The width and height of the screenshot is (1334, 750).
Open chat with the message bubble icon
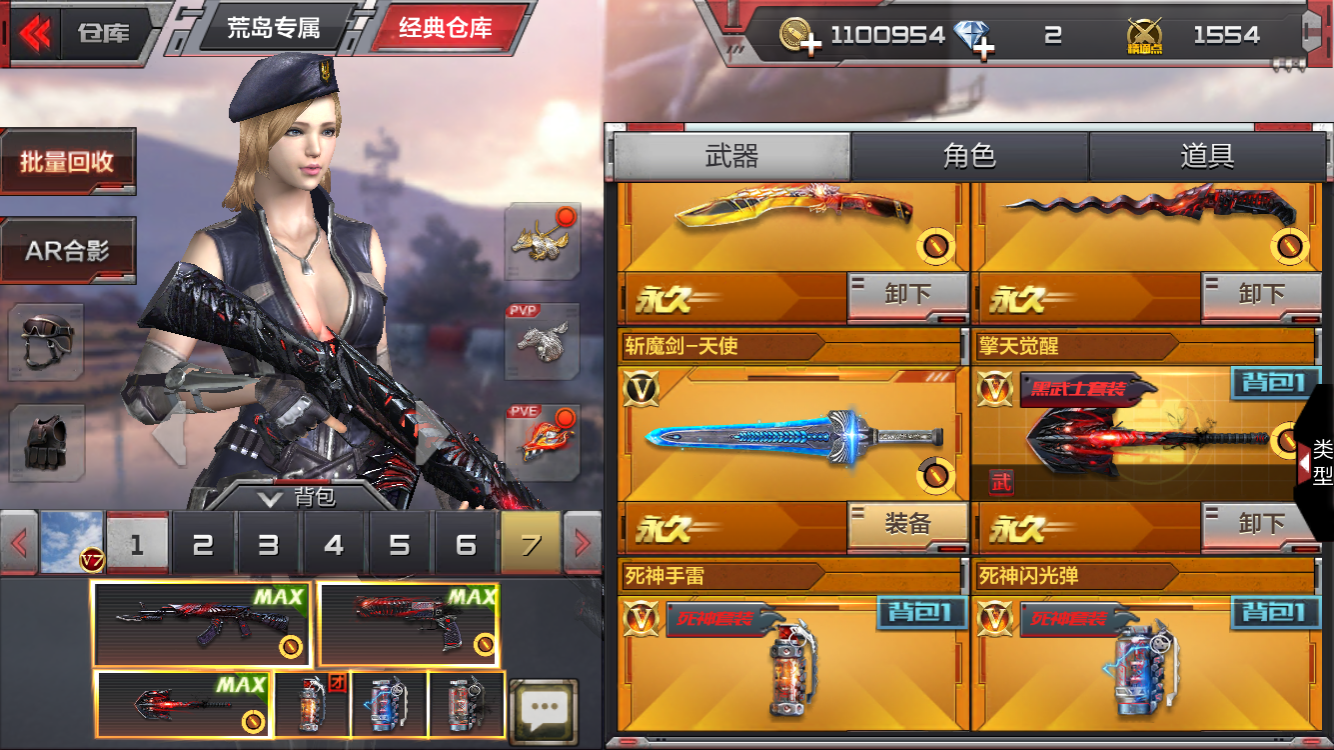tap(543, 710)
